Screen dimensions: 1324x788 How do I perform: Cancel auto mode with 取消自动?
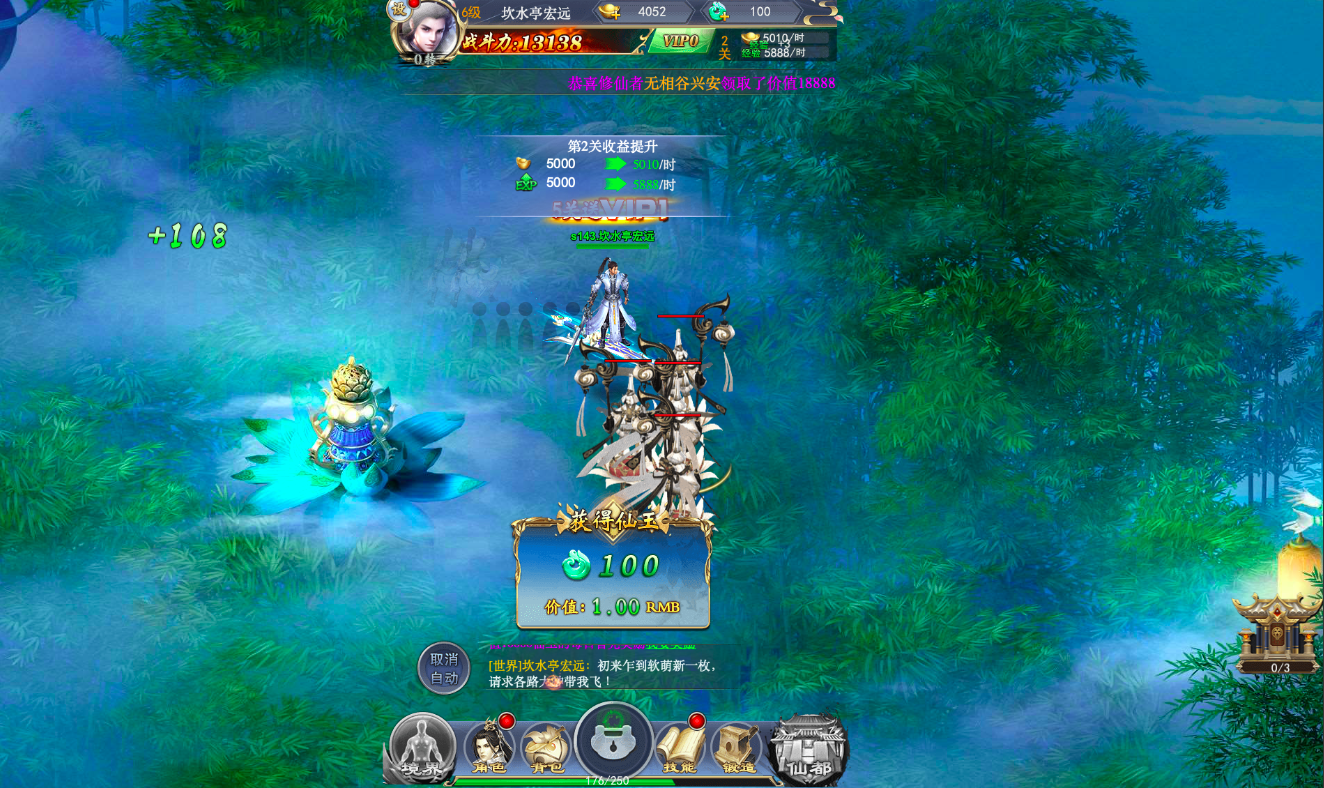click(x=444, y=668)
